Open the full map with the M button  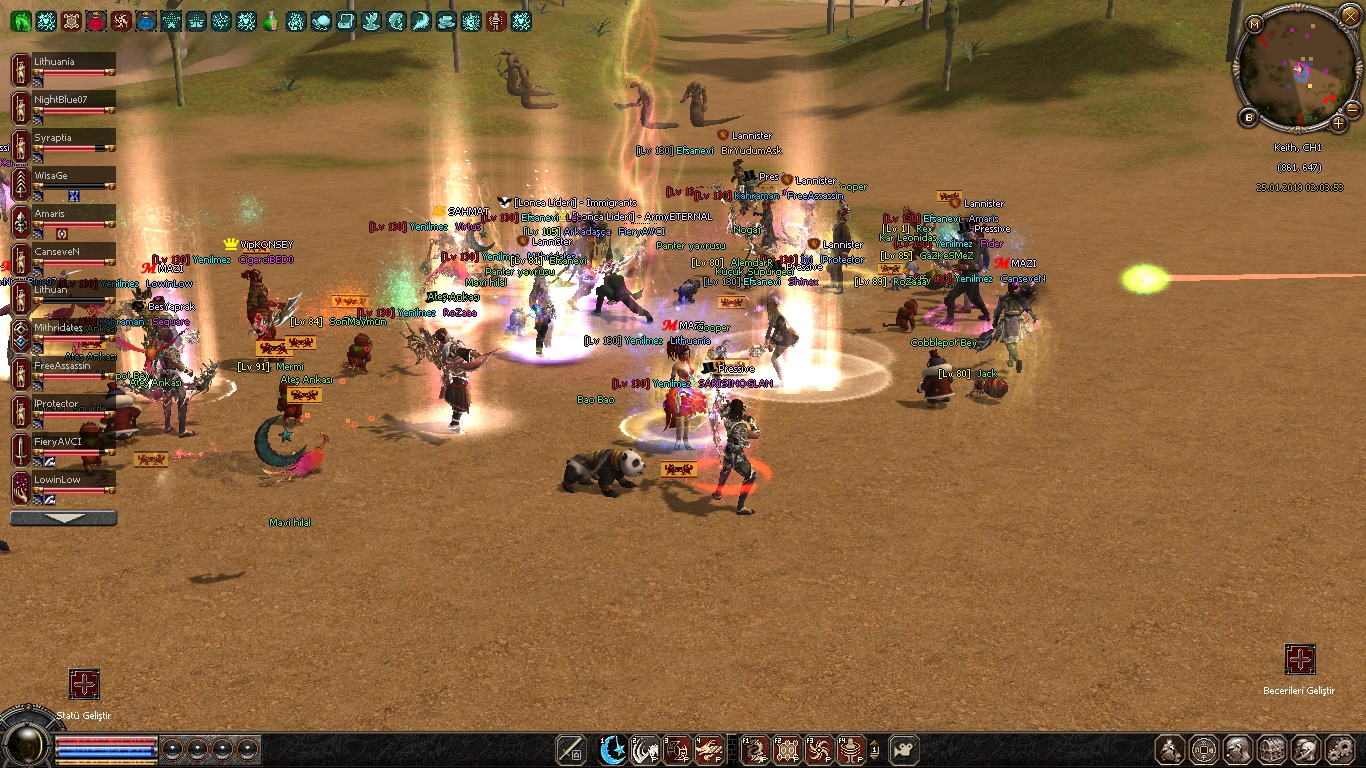pyautogui.click(x=1254, y=23)
